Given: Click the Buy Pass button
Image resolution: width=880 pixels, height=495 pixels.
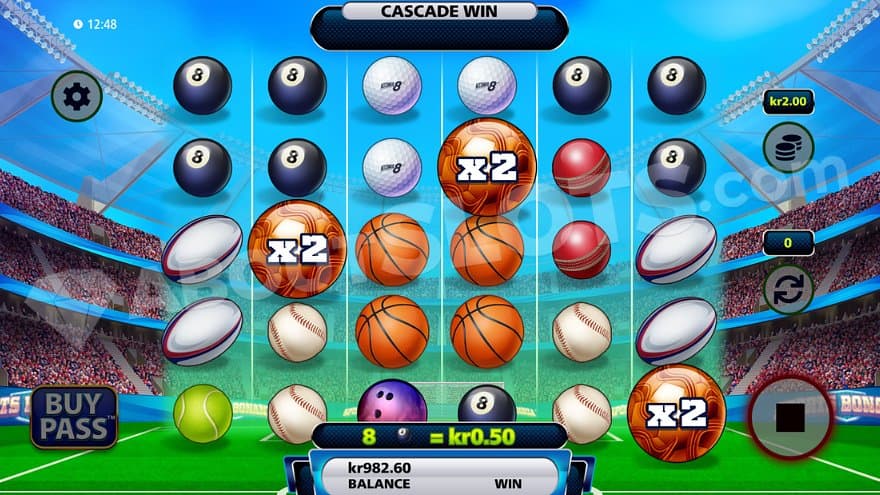Looking at the screenshot, I should tap(74, 416).
